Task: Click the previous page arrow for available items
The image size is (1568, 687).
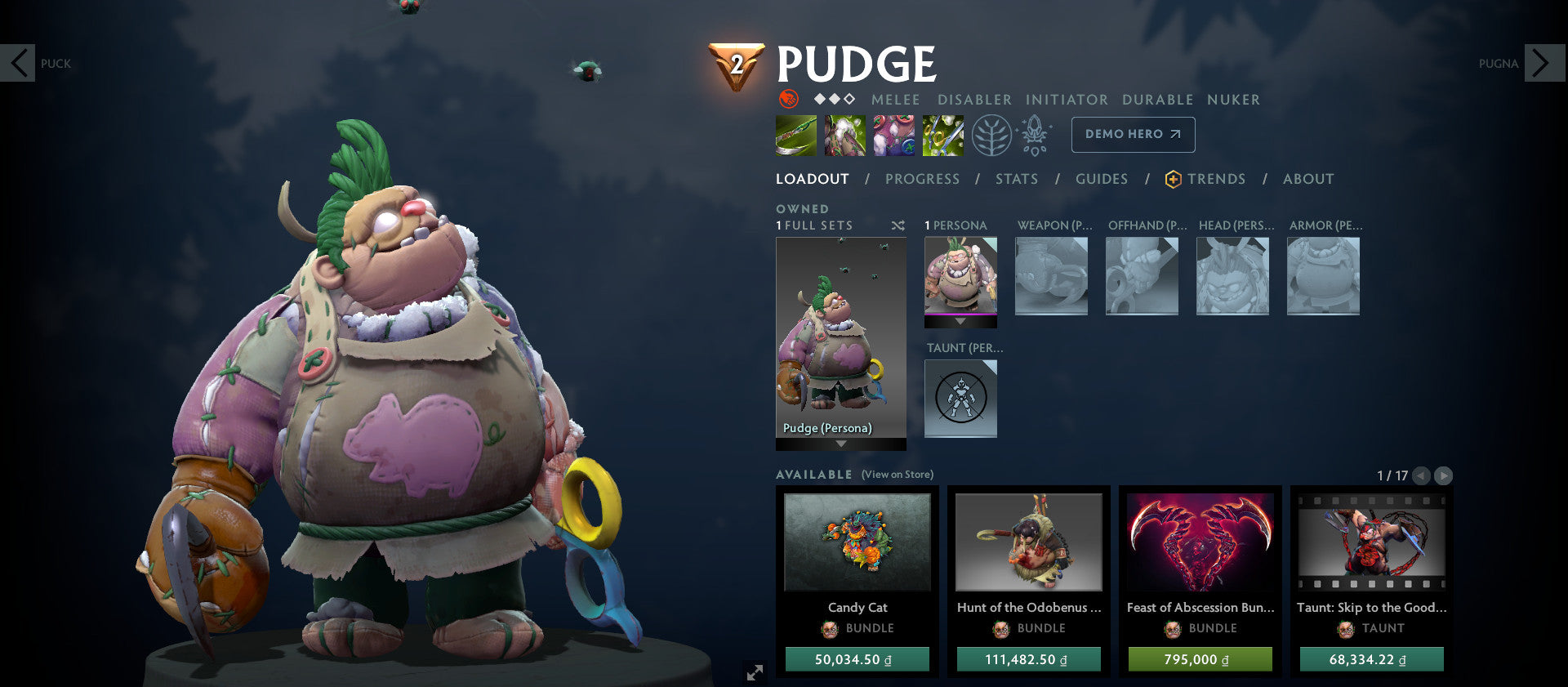Action: [1422, 474]
